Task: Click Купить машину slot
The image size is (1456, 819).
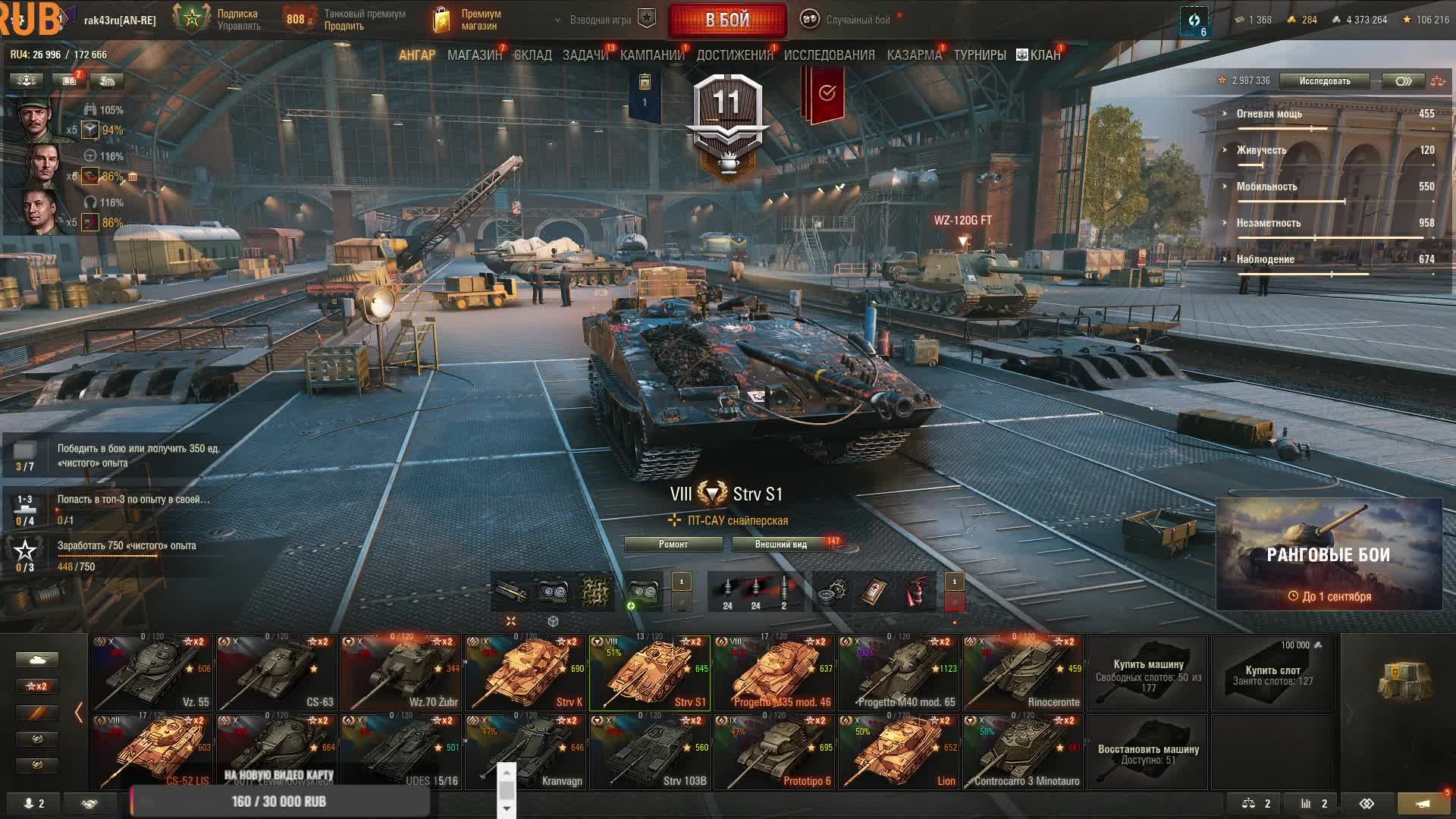Action: (x=1147, y=673)
